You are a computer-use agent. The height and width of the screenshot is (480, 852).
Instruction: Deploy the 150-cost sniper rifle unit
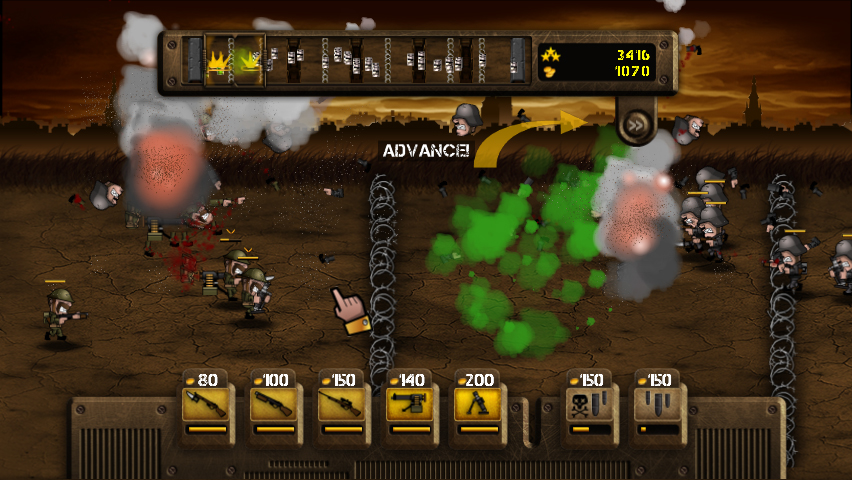344,405
